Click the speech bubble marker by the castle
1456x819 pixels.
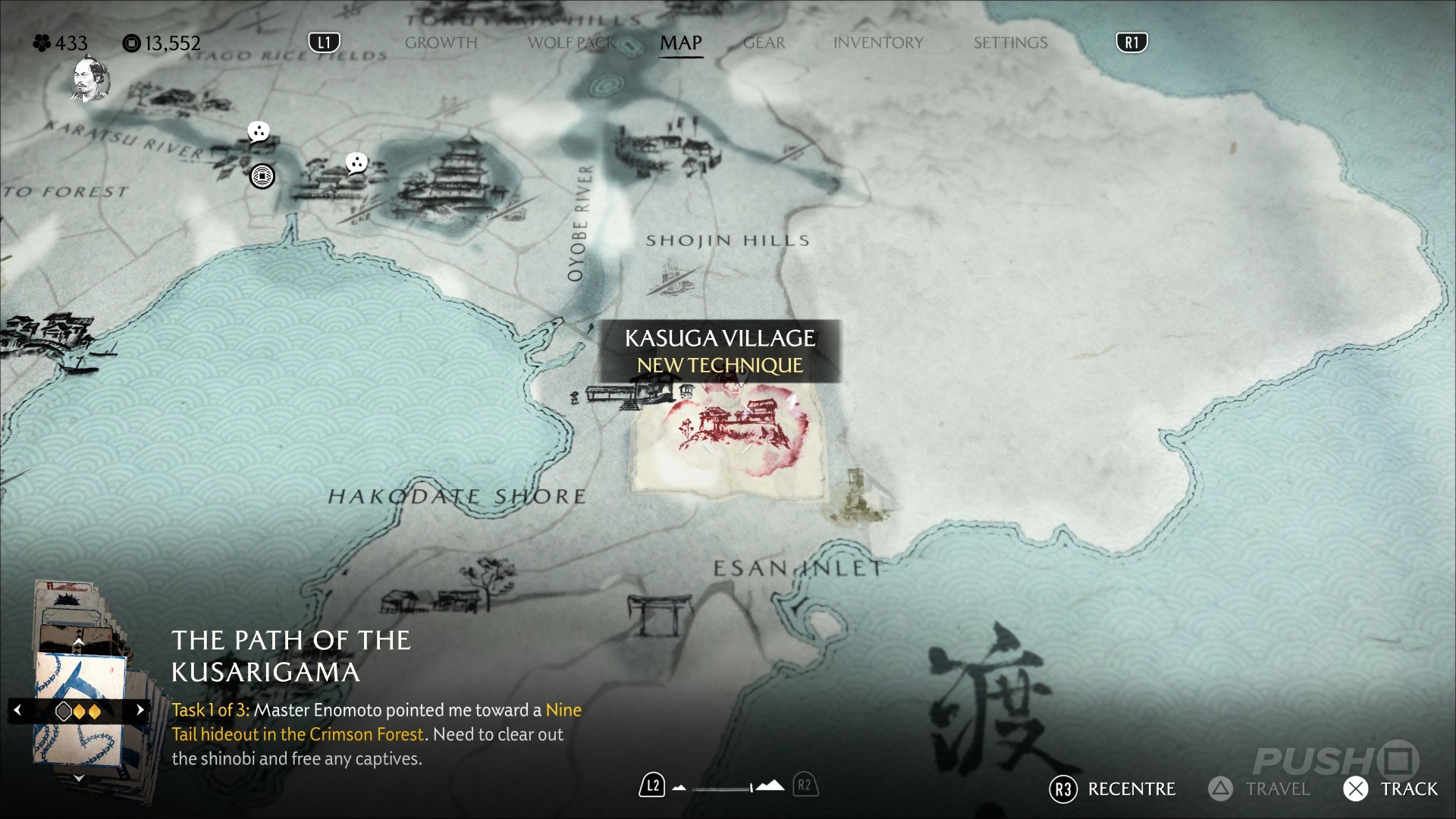[x=356, y=162]
